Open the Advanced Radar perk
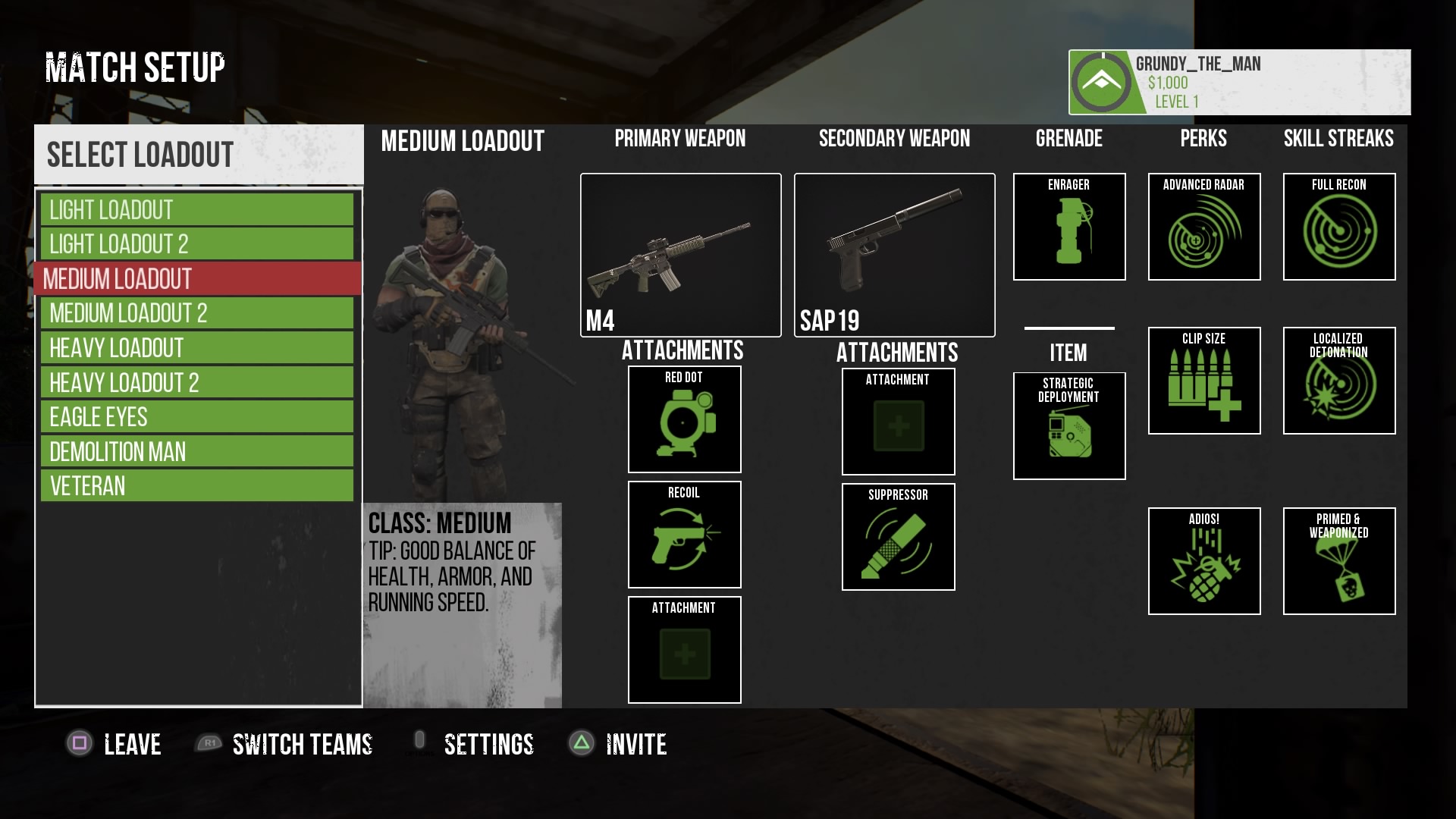The height and width of the screenshot is (819, 1456). click(x=1204, y=227)
